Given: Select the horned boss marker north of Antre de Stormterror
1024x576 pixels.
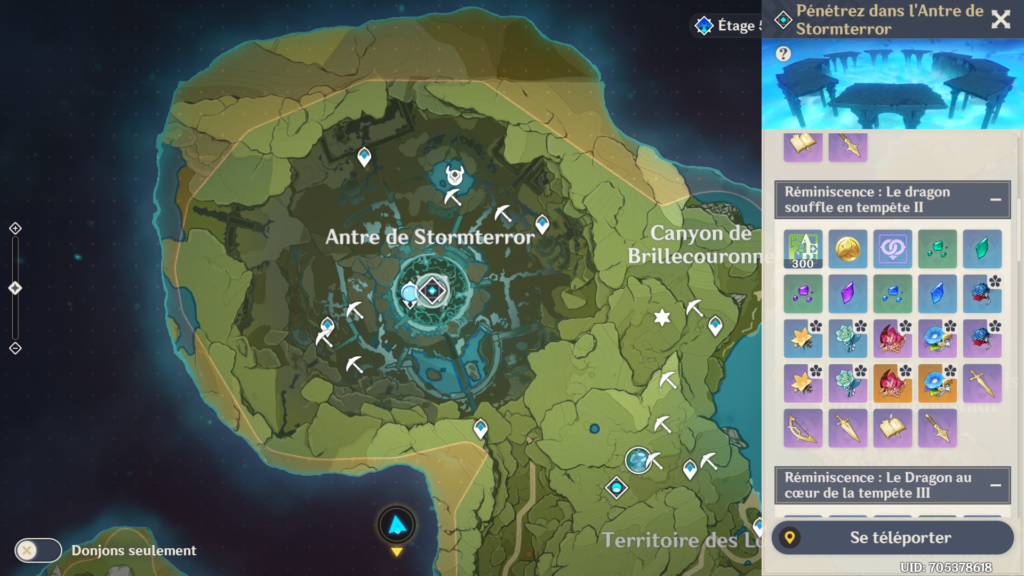Looking at the screenshot, I should click(455, 175).
